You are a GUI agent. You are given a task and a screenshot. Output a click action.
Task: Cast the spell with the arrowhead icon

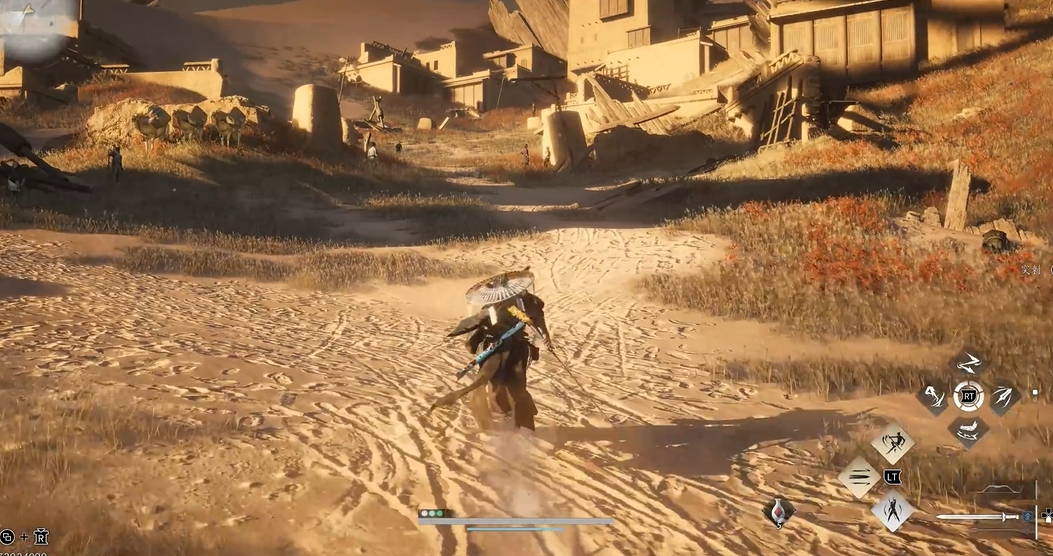coord(1003,397)
